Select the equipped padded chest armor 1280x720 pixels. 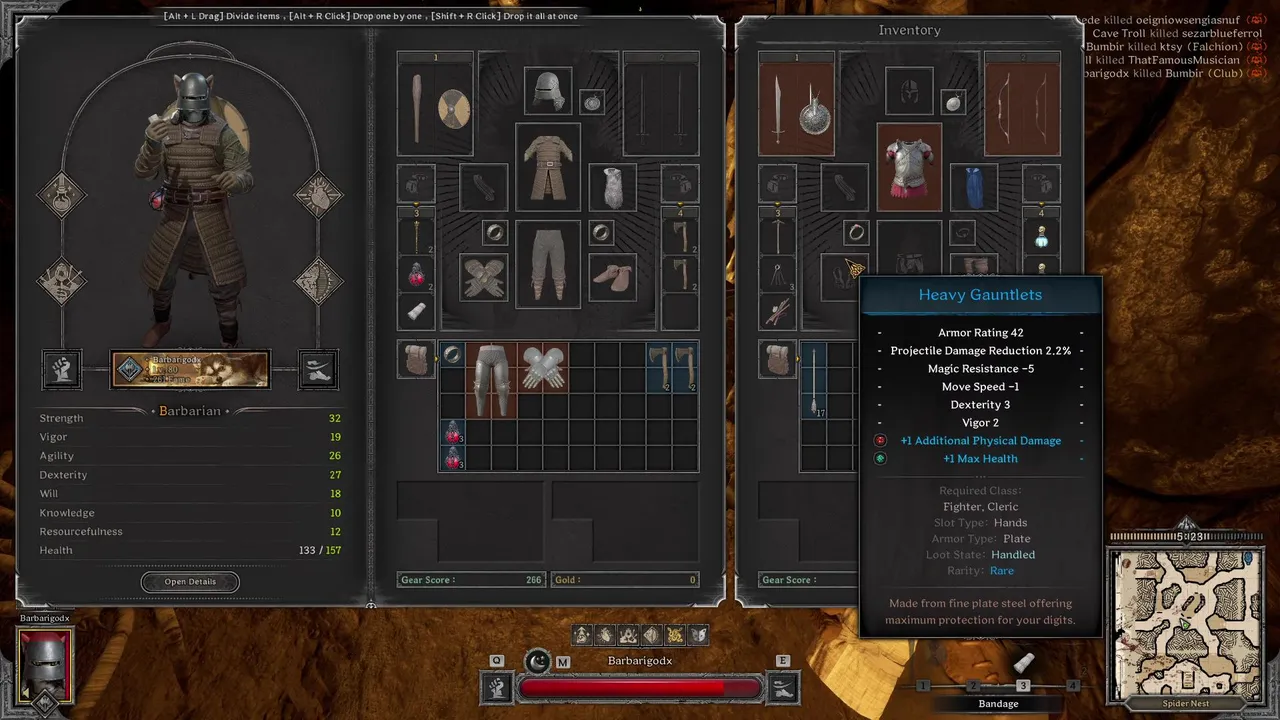[x=547, y=165]
